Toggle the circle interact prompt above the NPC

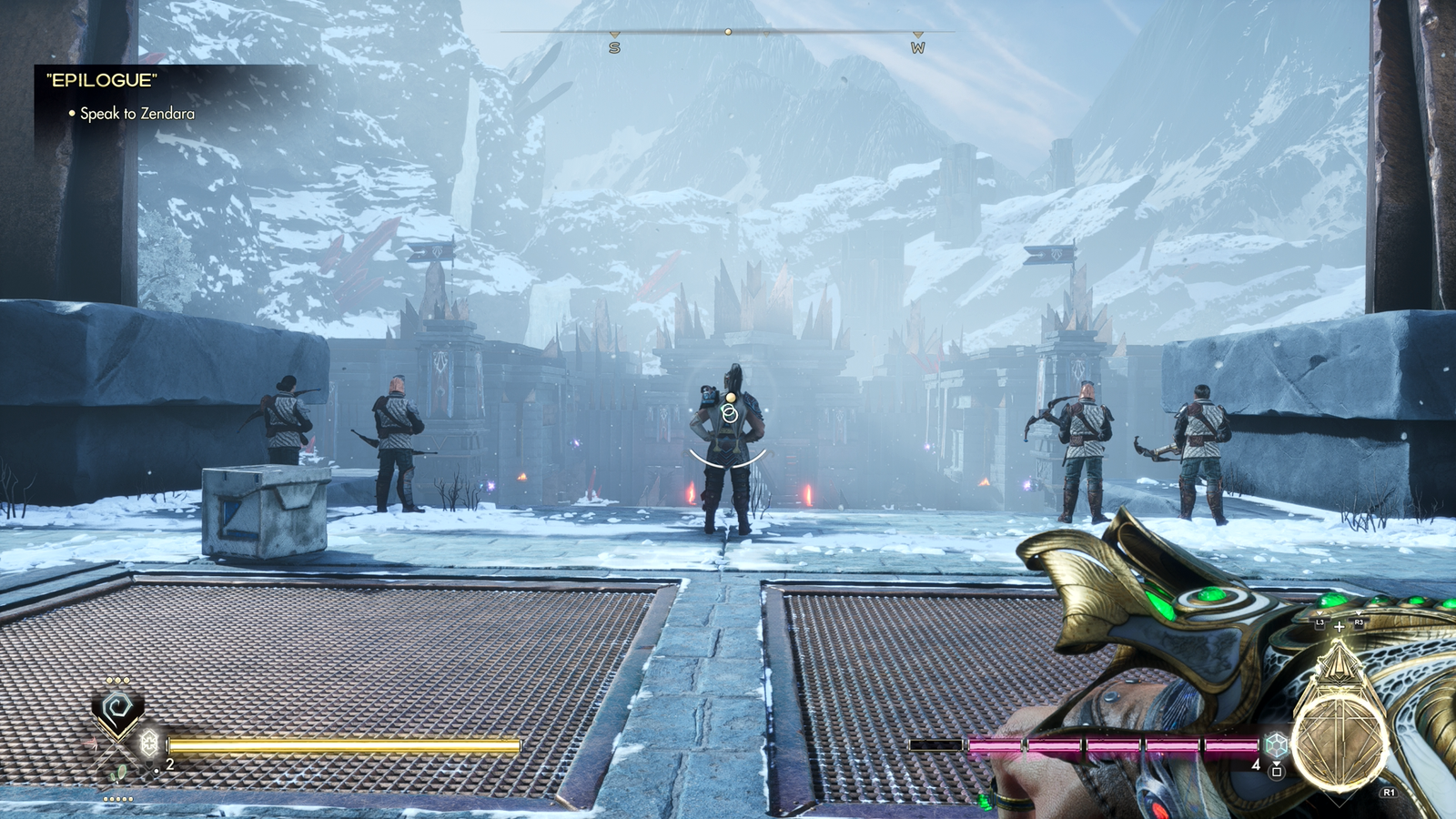pyautogui.click(x=728, y=411)
